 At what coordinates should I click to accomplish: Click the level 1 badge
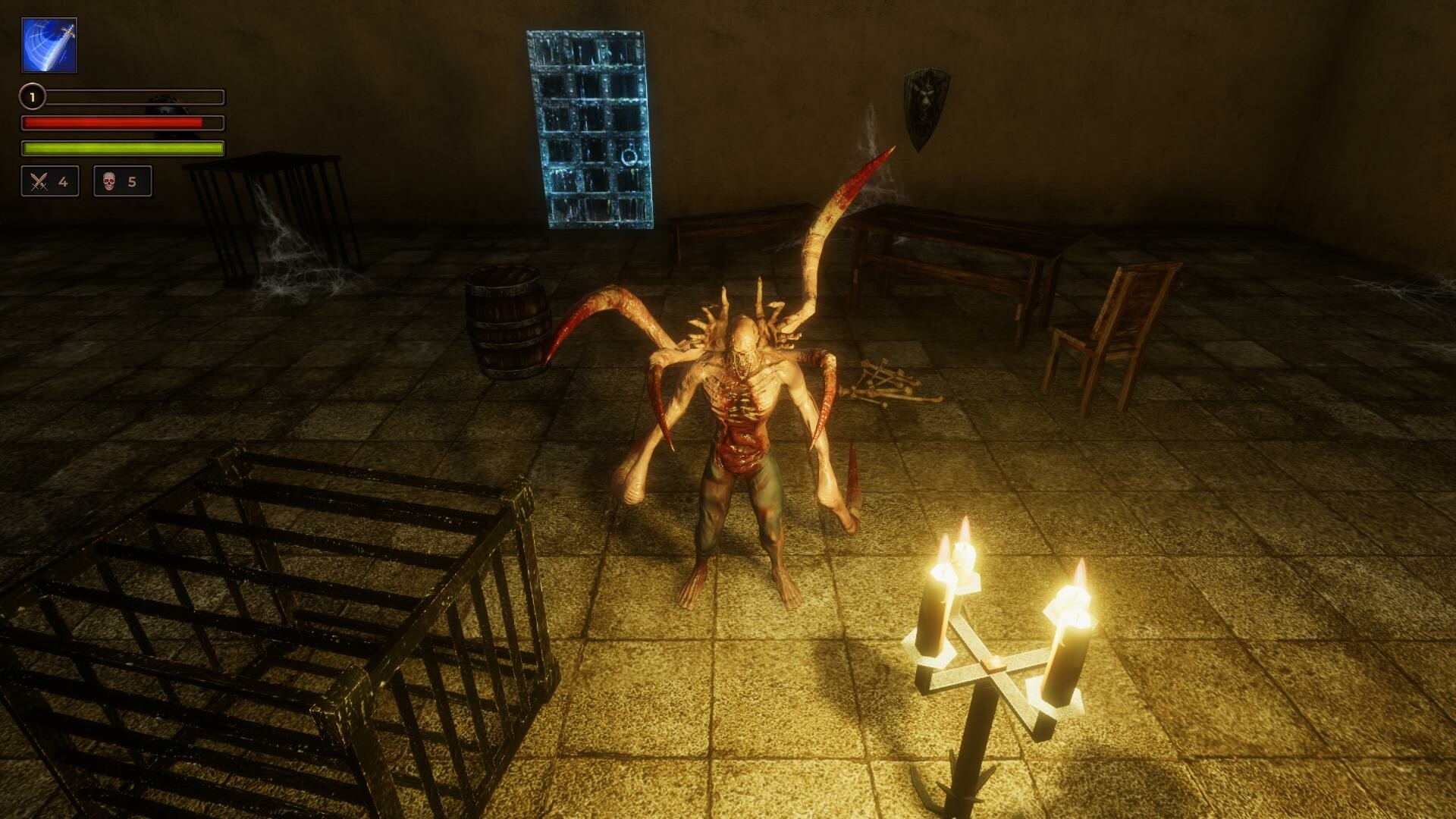tap(31, 97)
